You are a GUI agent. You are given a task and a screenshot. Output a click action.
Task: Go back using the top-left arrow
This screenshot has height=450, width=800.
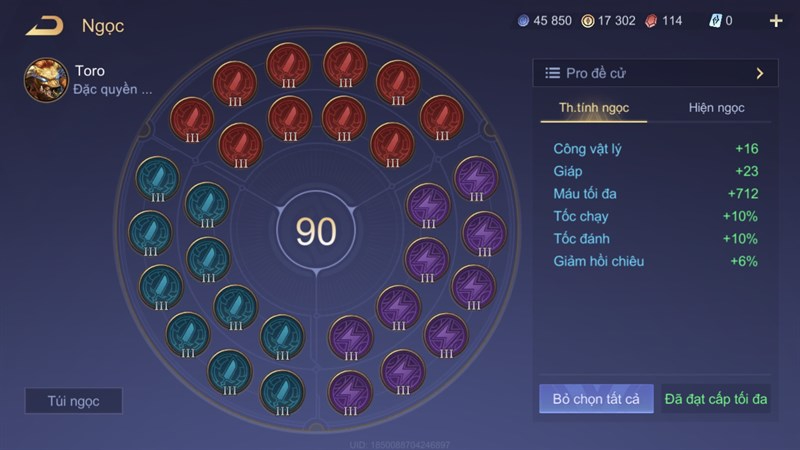tap(45, 25)
